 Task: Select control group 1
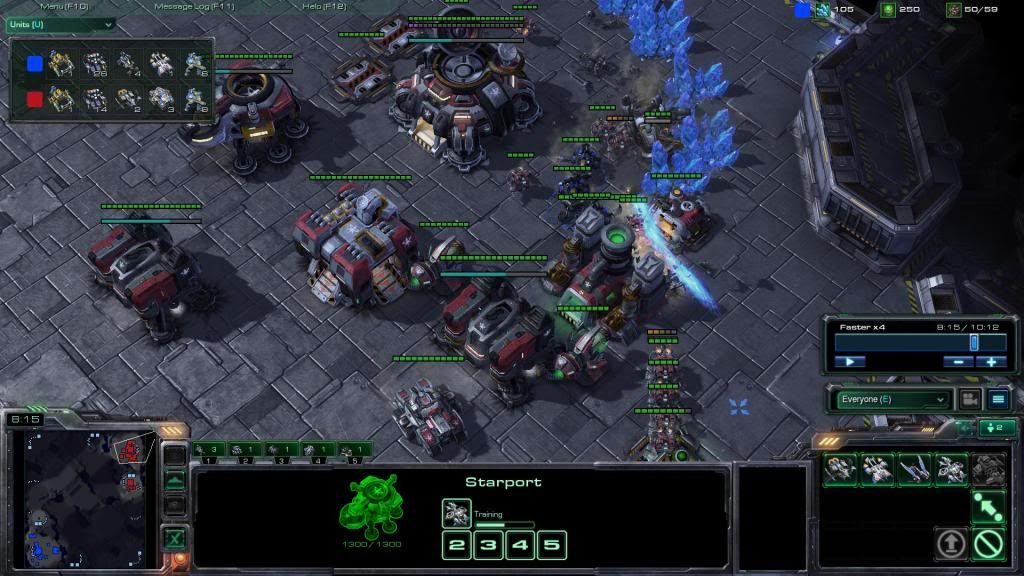pyautogui.click(x=210, y=451)
